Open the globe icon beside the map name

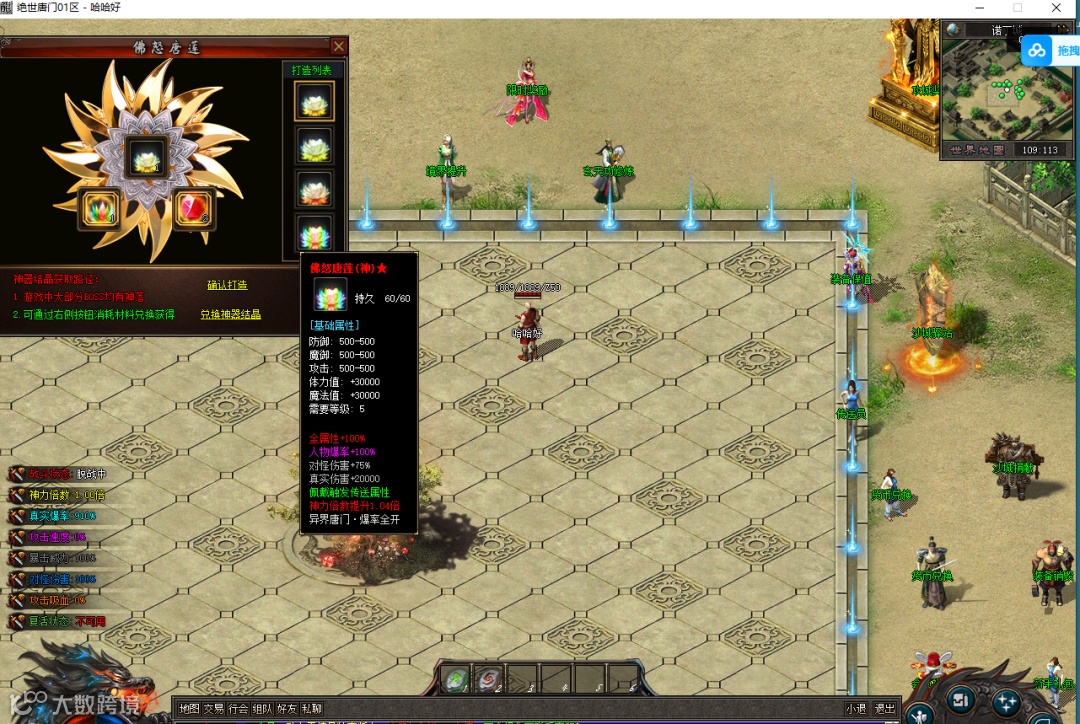point(953,30)
